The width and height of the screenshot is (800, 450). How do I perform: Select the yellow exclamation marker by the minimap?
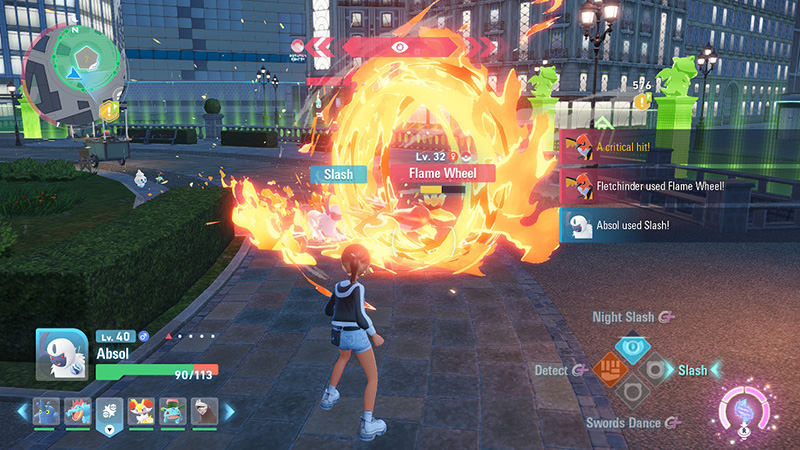[x=111, y=111]
